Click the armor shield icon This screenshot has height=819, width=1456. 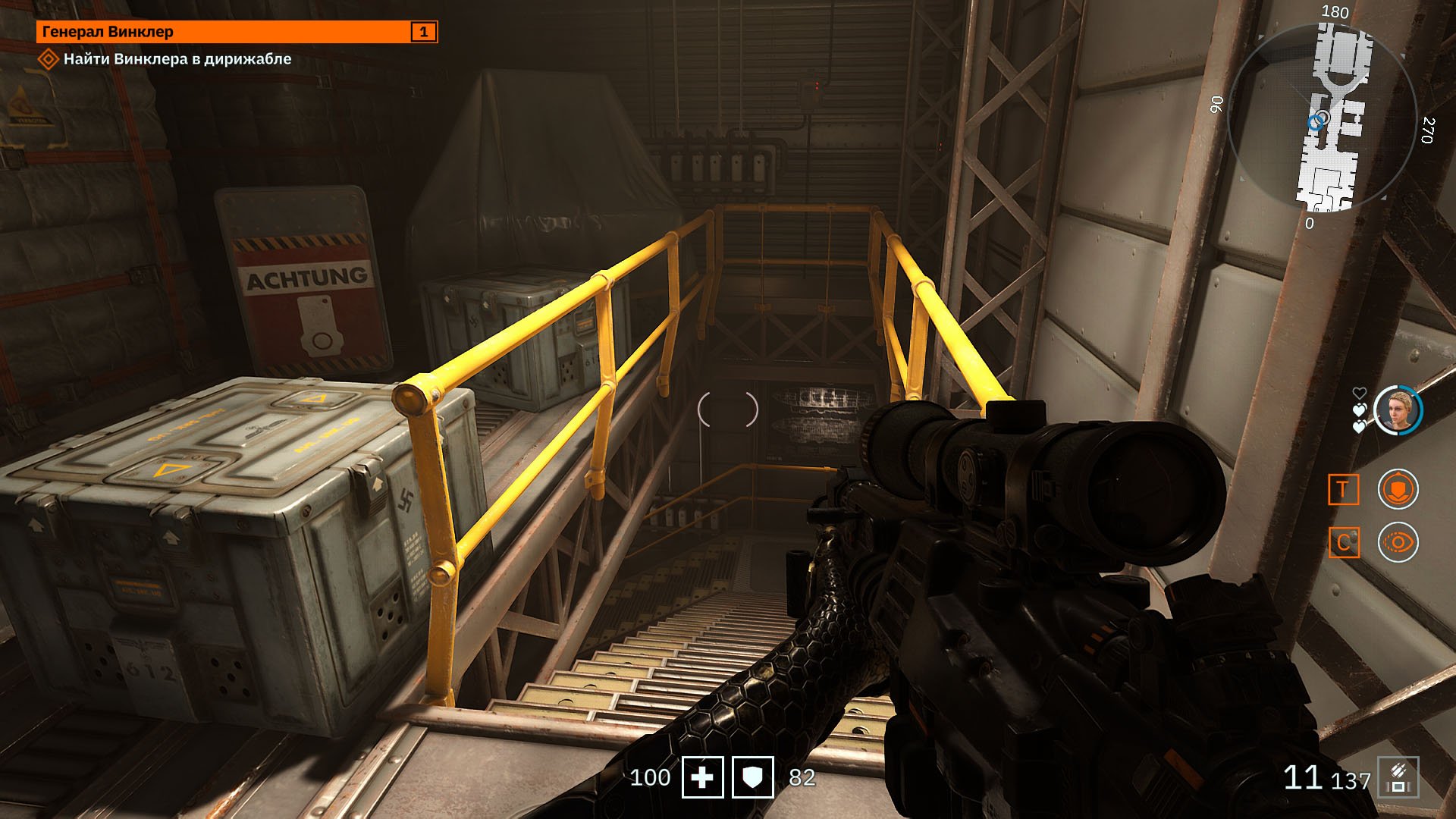pyautogui.click(x=752, y=777)
